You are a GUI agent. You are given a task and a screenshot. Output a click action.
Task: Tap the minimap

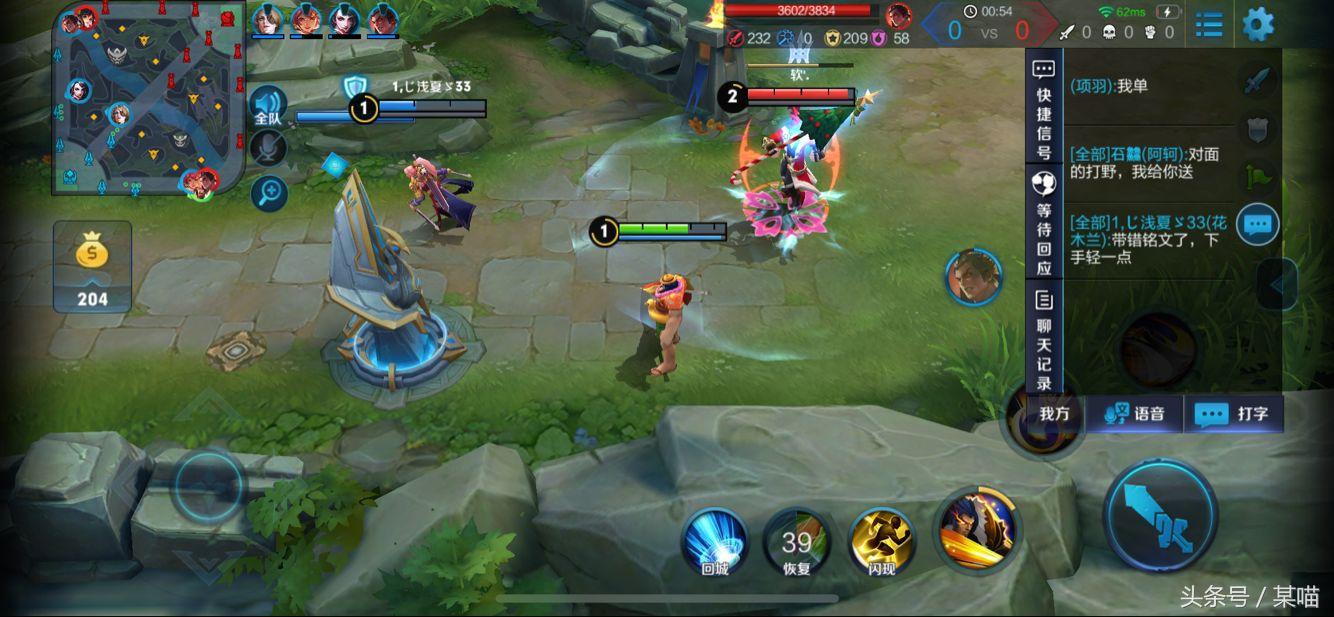tap(151, 99)
